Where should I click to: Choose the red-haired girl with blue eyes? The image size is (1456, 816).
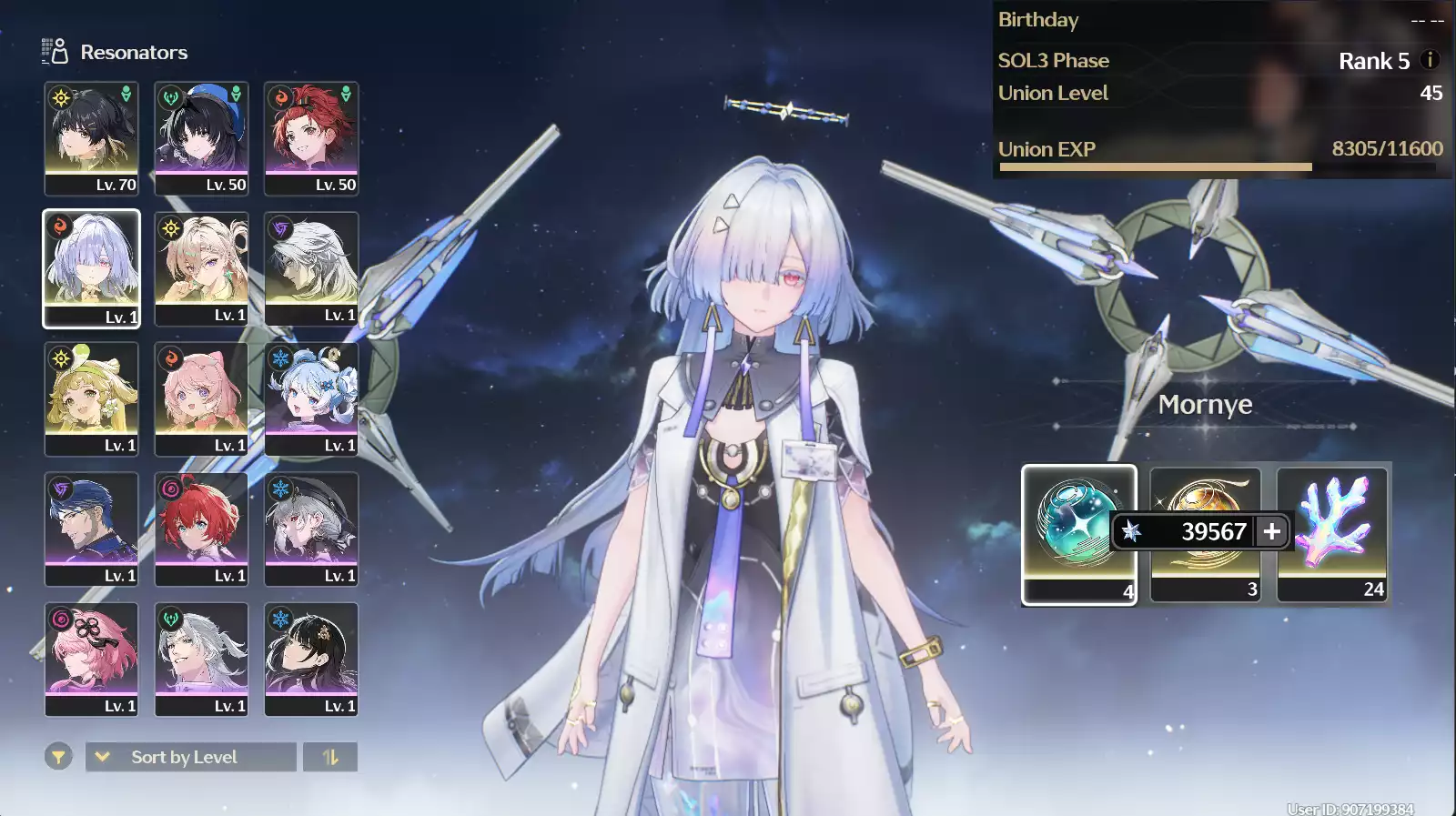[201, 529]
